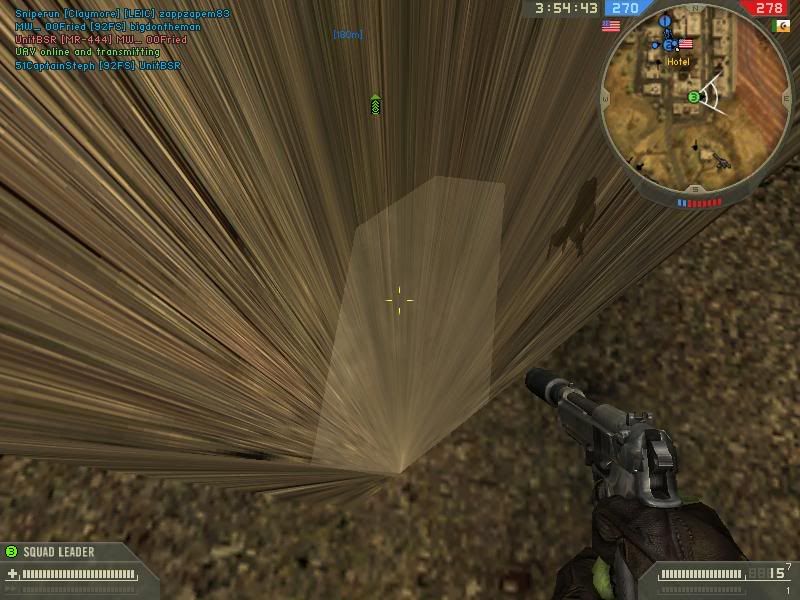800x600 pixels.
Task: Click the green squad 3 marker on the minimap
Action: pos(693,97)
